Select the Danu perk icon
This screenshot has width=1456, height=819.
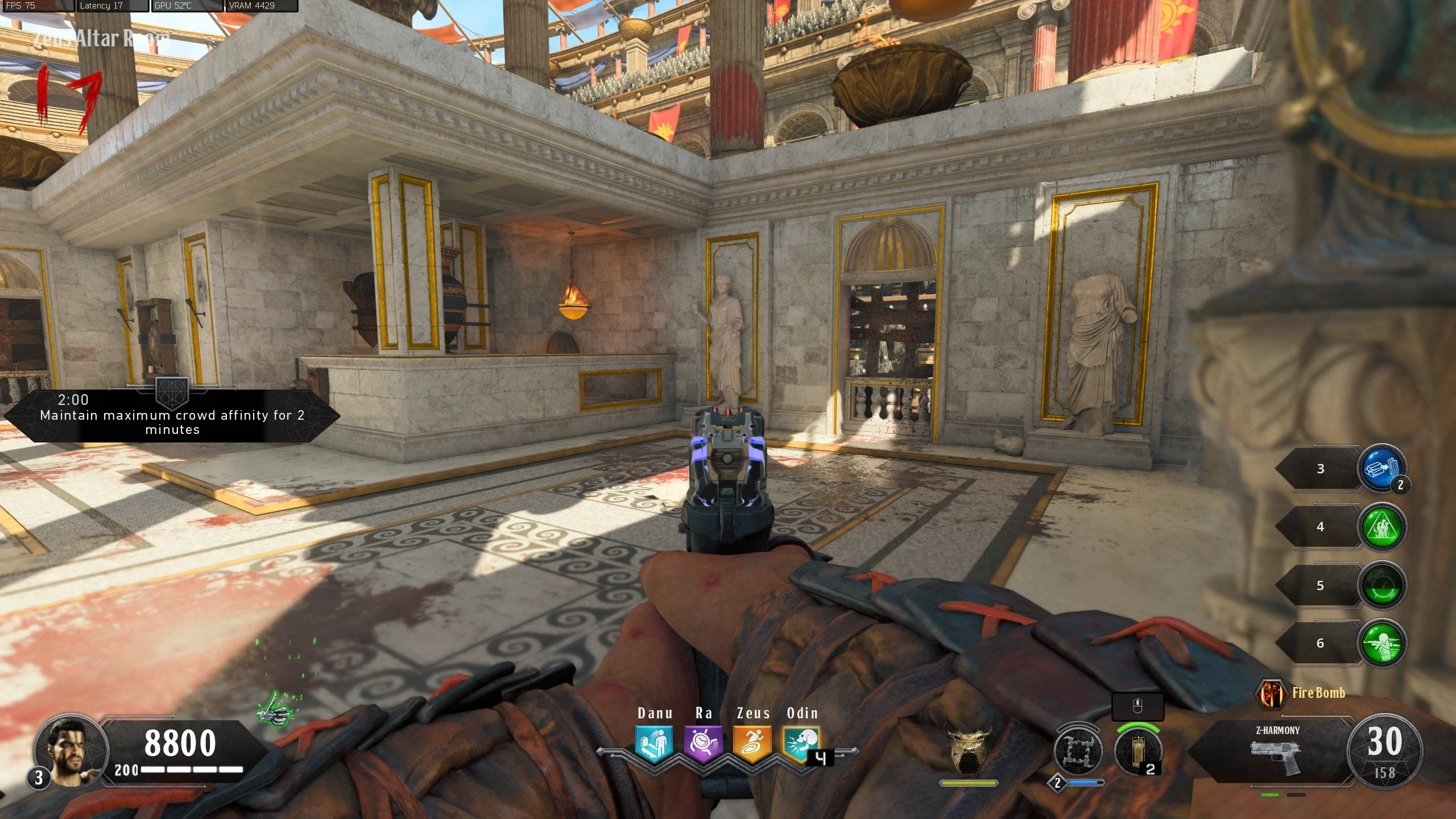[654, 743]
